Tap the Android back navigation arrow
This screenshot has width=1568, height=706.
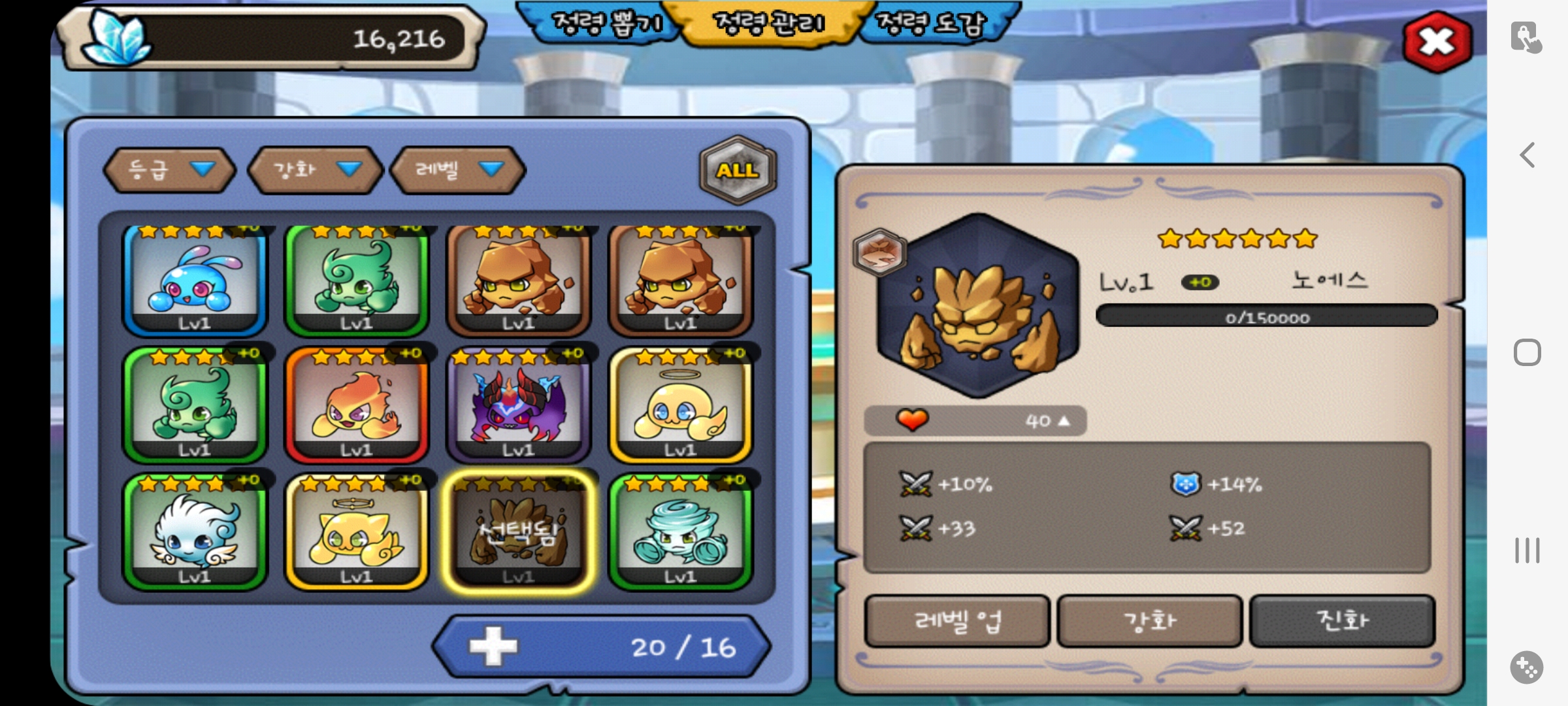1527,156
